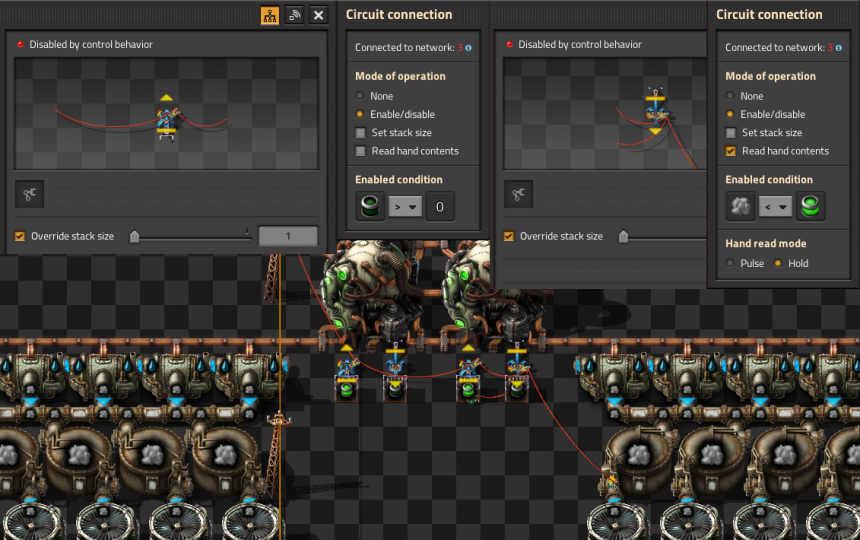Edit the constant value 0 in the condition
860x540 pixels.
[440, 207]
